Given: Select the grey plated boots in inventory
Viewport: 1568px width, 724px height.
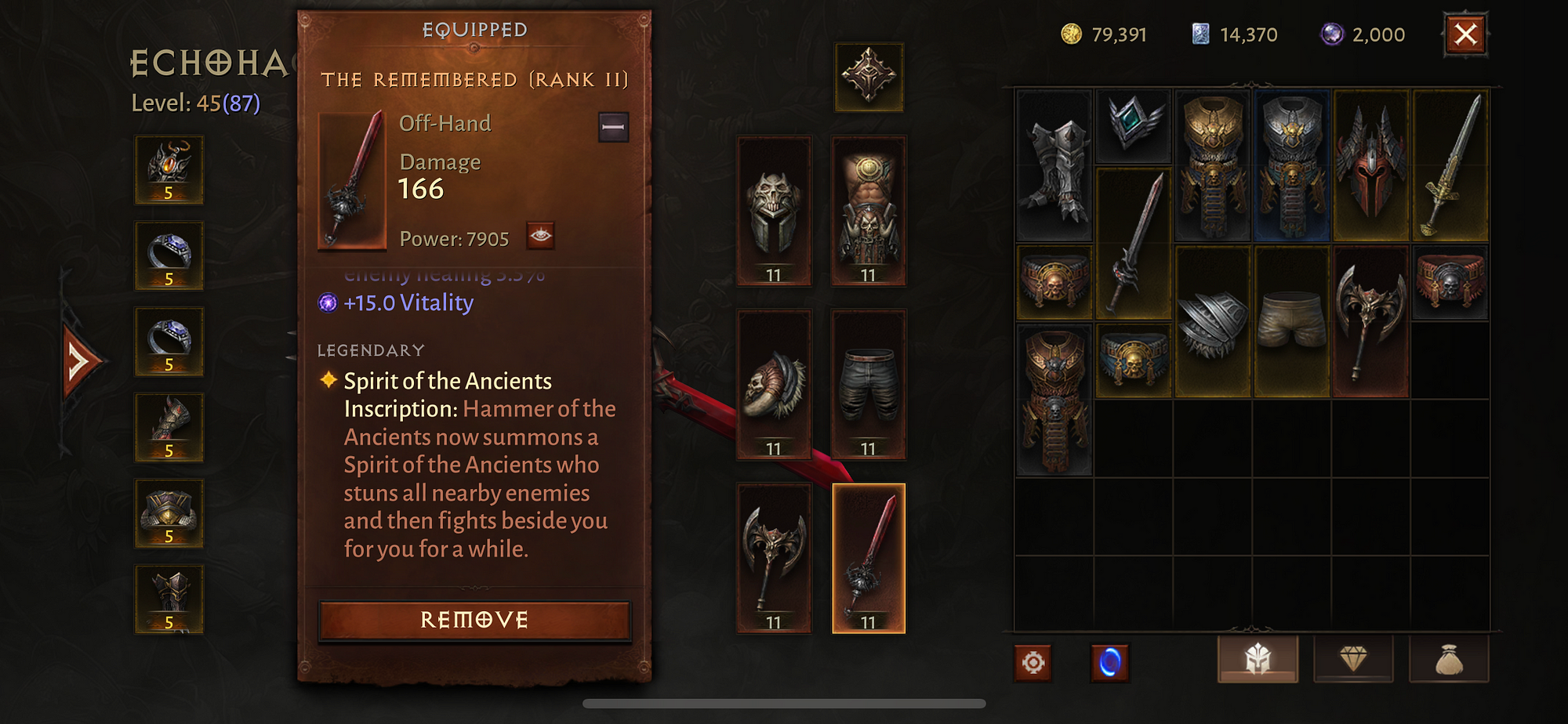Looking at the screenshot, I should (x=1054, y=165).
